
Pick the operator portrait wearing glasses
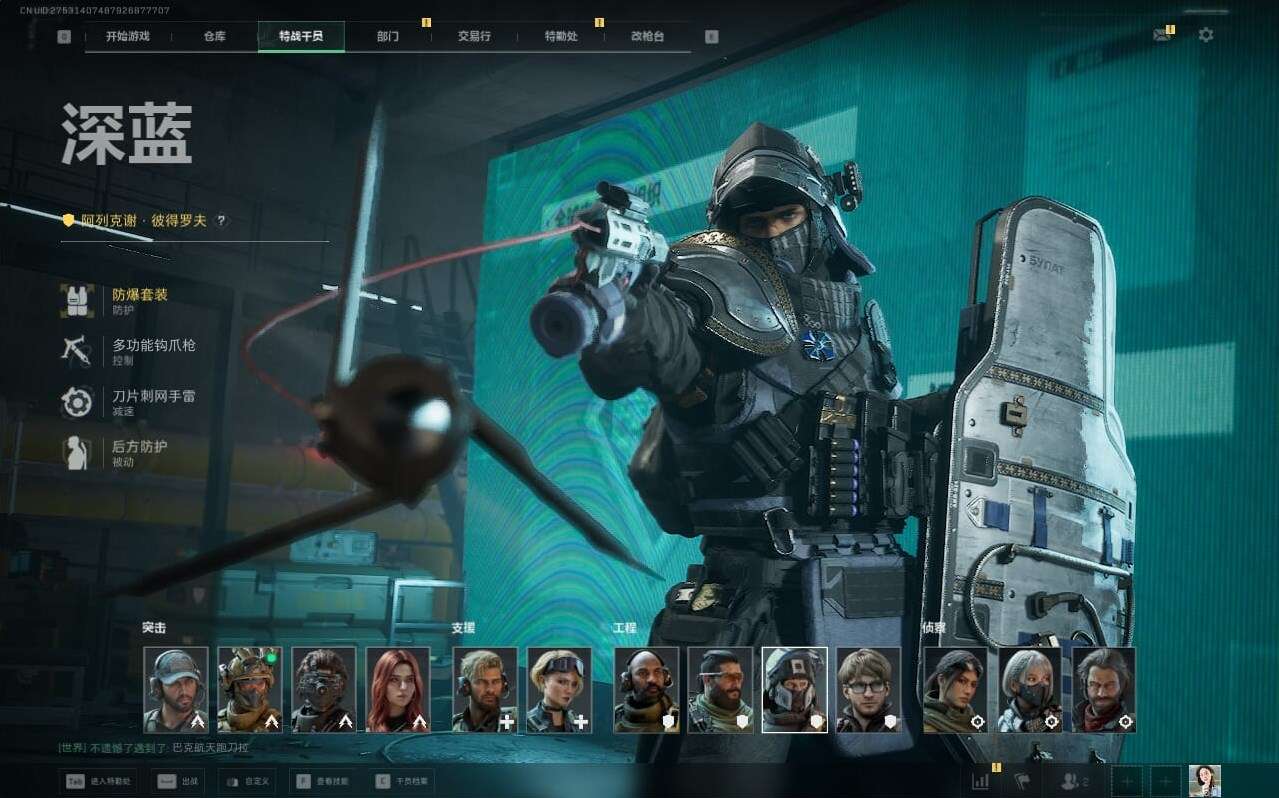click(x=868, y=689)
